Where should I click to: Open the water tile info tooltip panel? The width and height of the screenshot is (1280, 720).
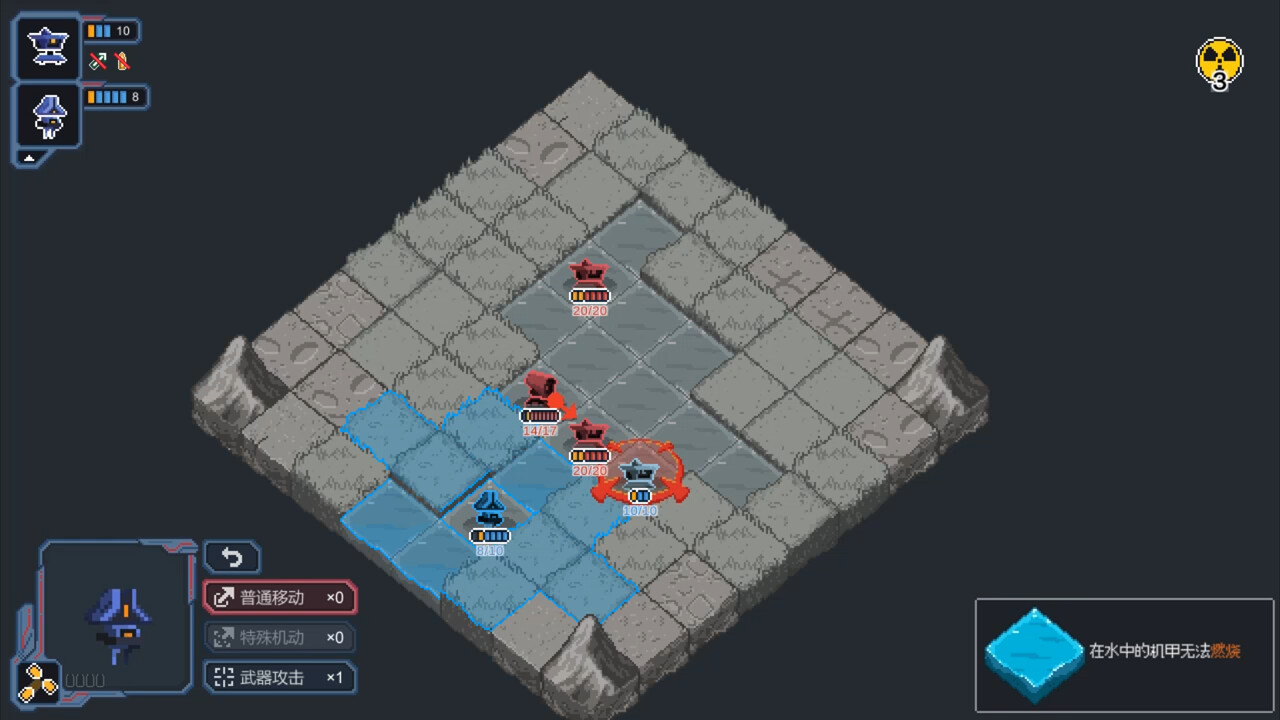[x=1124, y=655]
